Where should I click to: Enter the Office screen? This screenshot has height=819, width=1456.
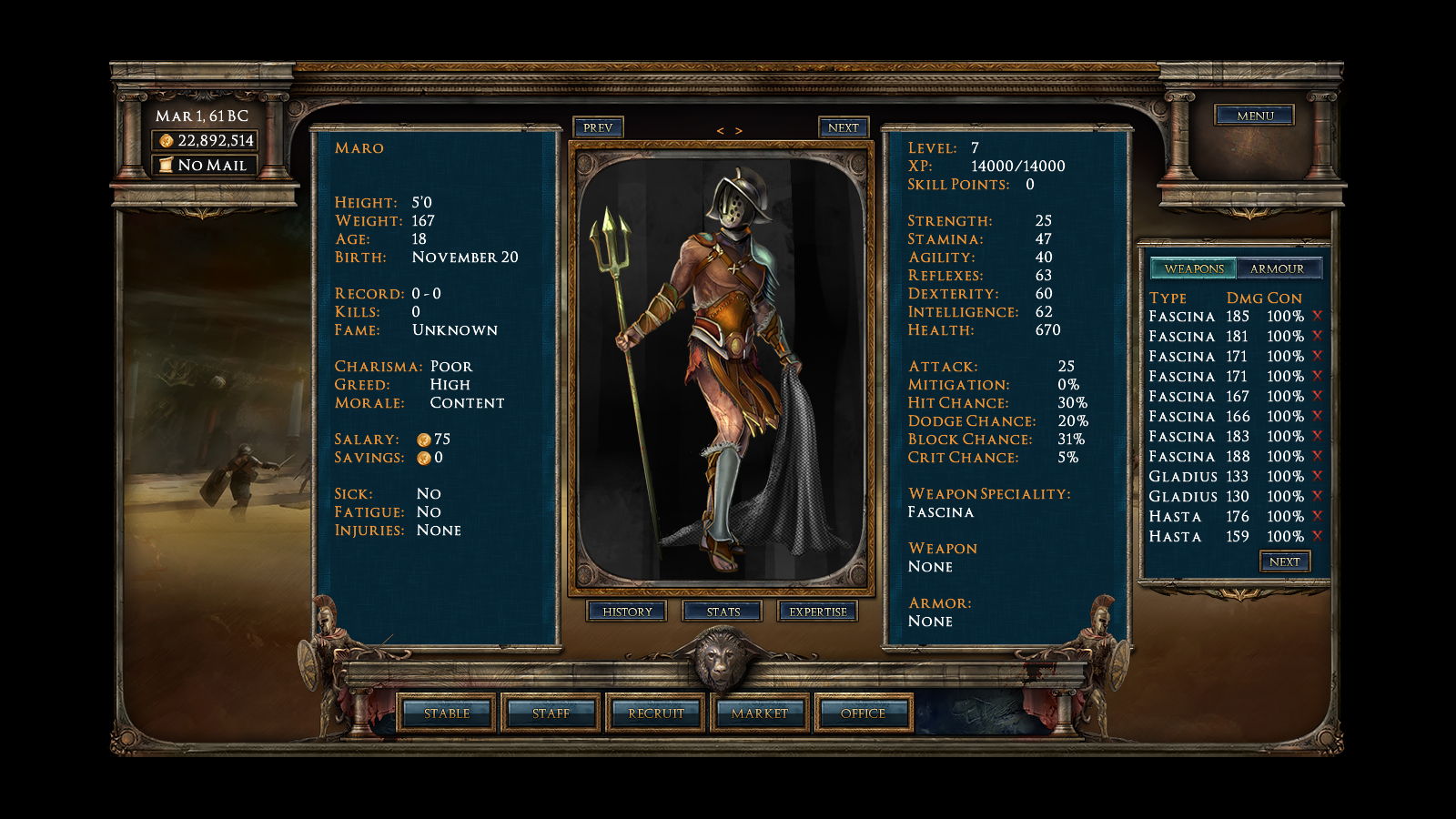[x=863, y=713]
